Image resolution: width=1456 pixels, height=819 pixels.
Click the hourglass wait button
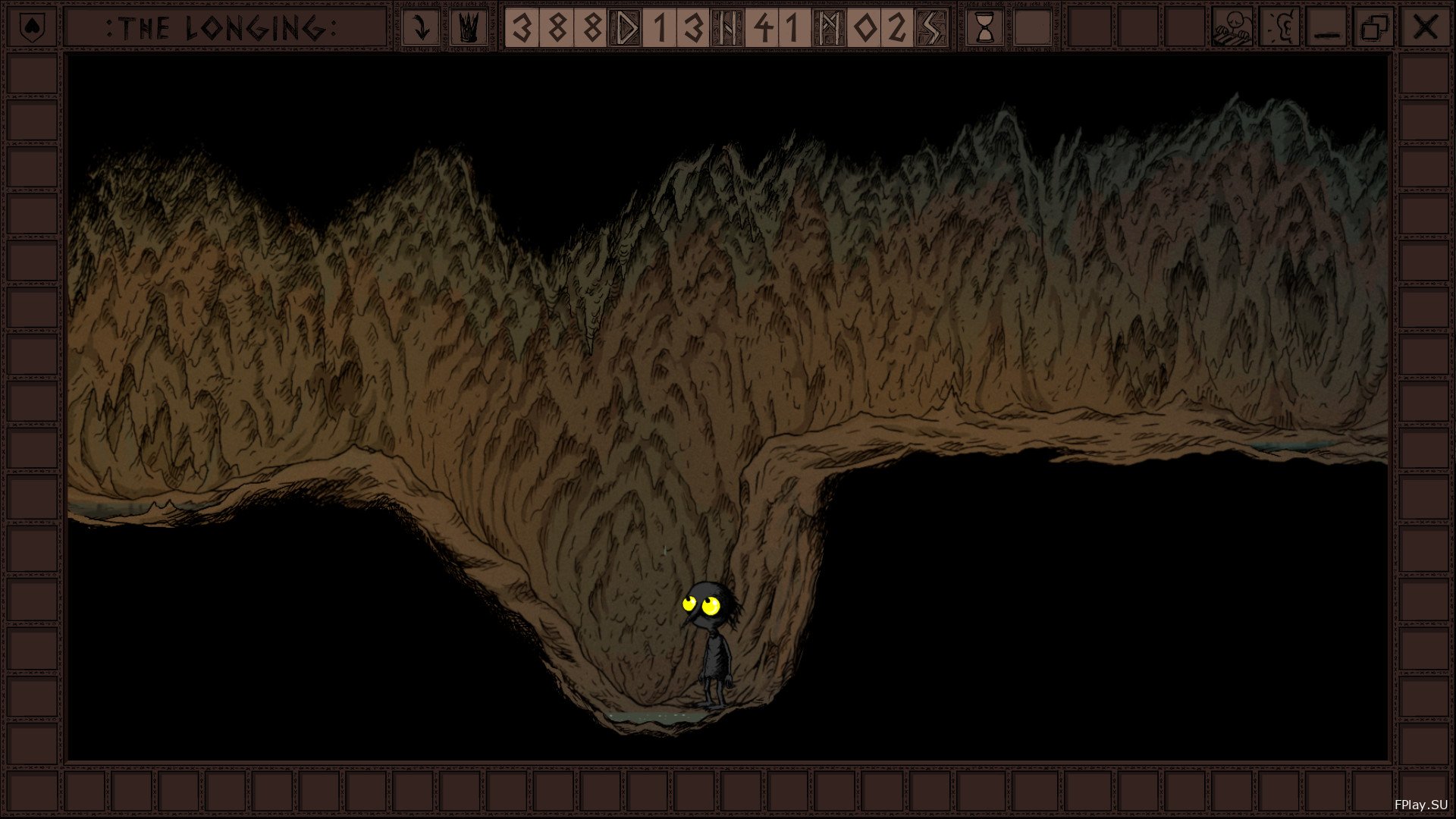[985, 29]
